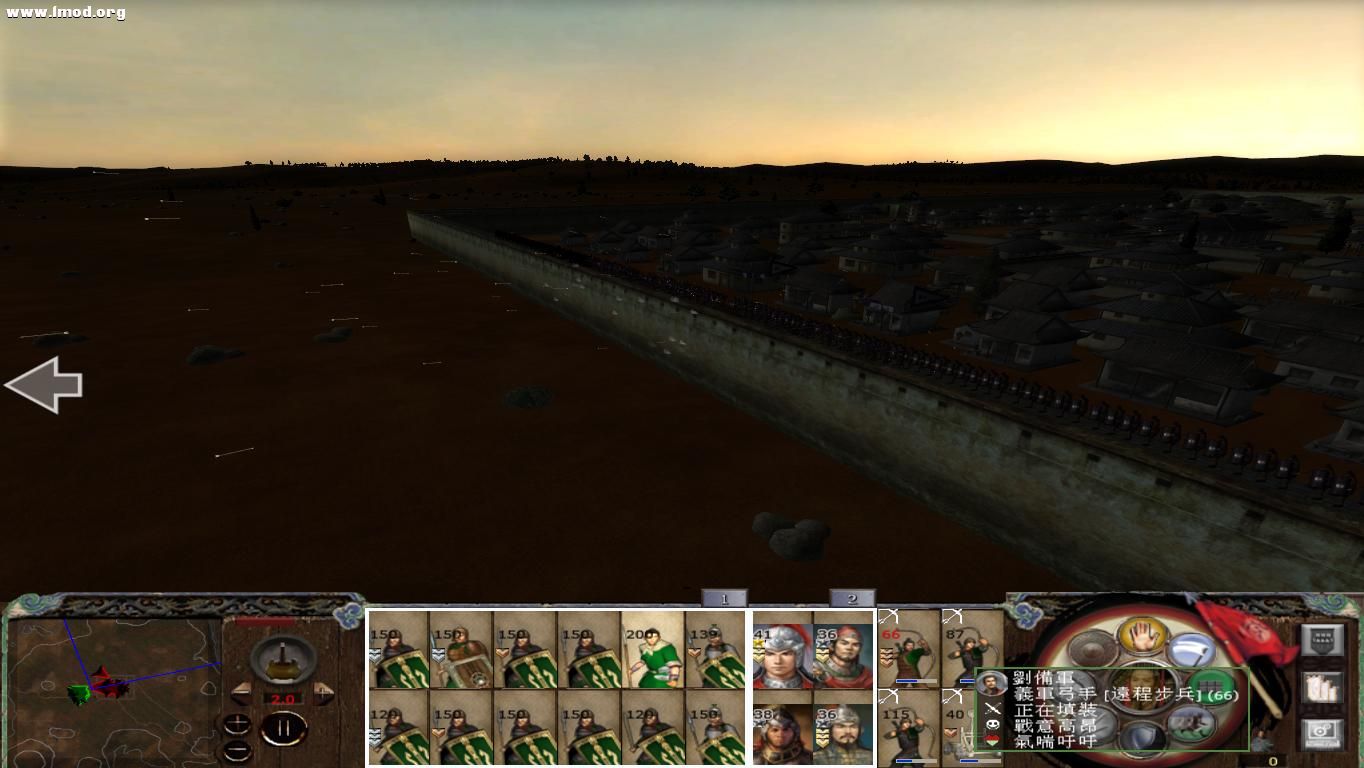Image resolution: width=1364 pixels, height=768 pixels.
Task: Click the red 2.0 speed display
Action: click(x=283, y=698)
